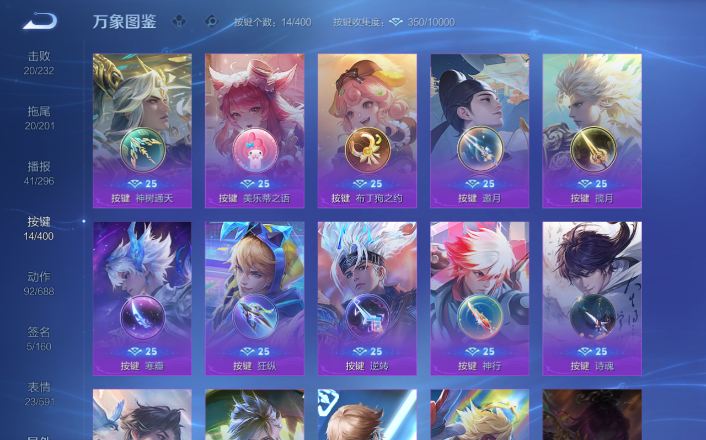Screen dimensions: 706x440
Task: Open the 签名 category tab
Action: tap(39, 337)
